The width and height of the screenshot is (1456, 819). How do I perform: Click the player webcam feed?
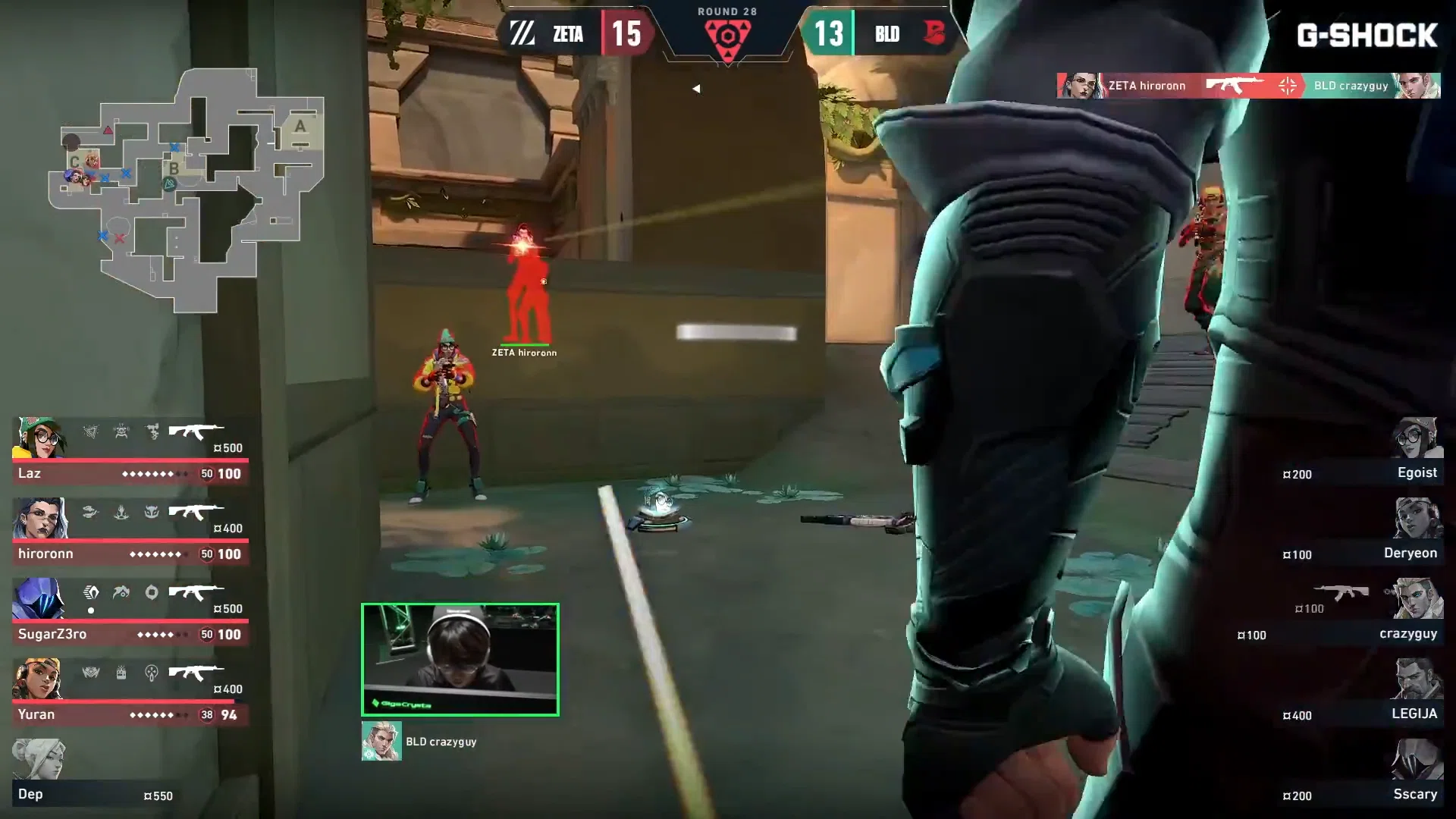pos(460,659)
